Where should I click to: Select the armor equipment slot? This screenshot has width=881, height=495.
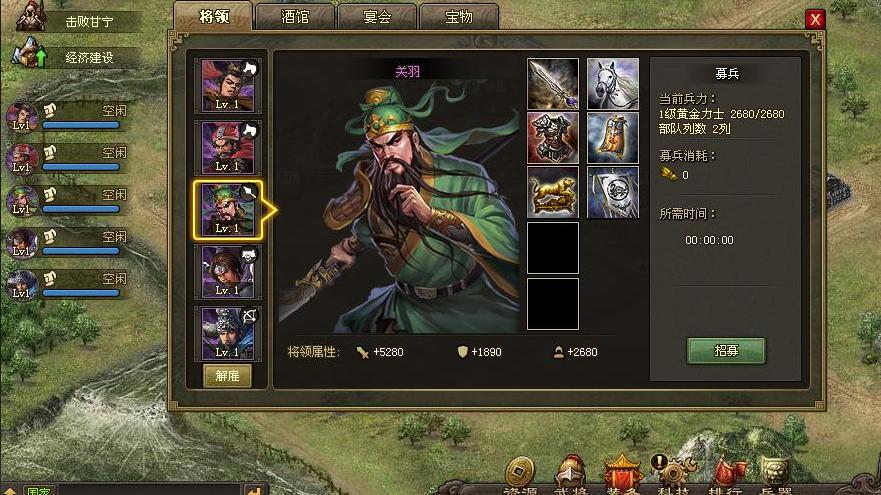pos(553,138)
